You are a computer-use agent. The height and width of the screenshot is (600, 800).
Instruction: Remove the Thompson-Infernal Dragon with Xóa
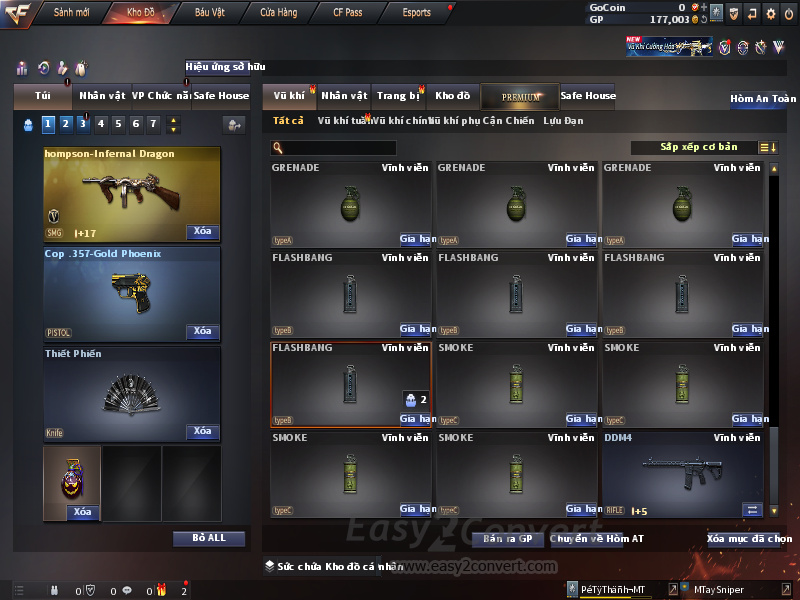[202, 232]
